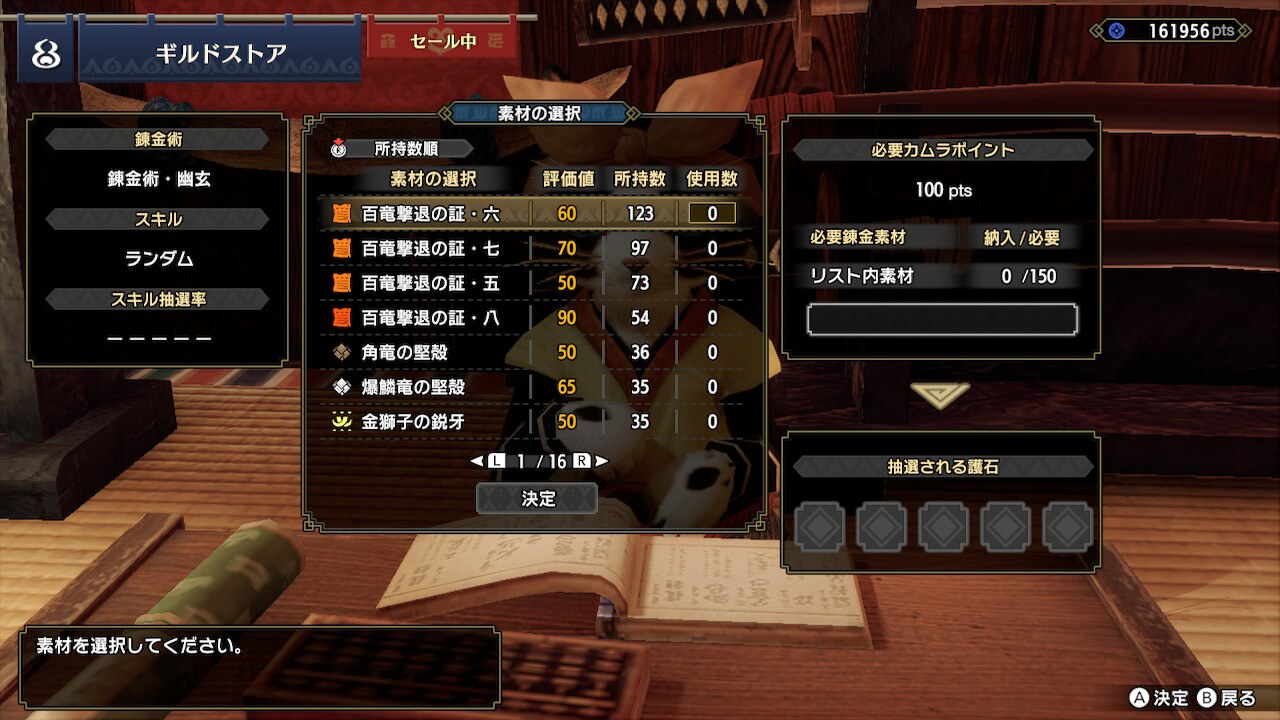
Task: Edit the 使用数 quantity box for 証・六
Action: pyautogui.click(x=711, y=213)
